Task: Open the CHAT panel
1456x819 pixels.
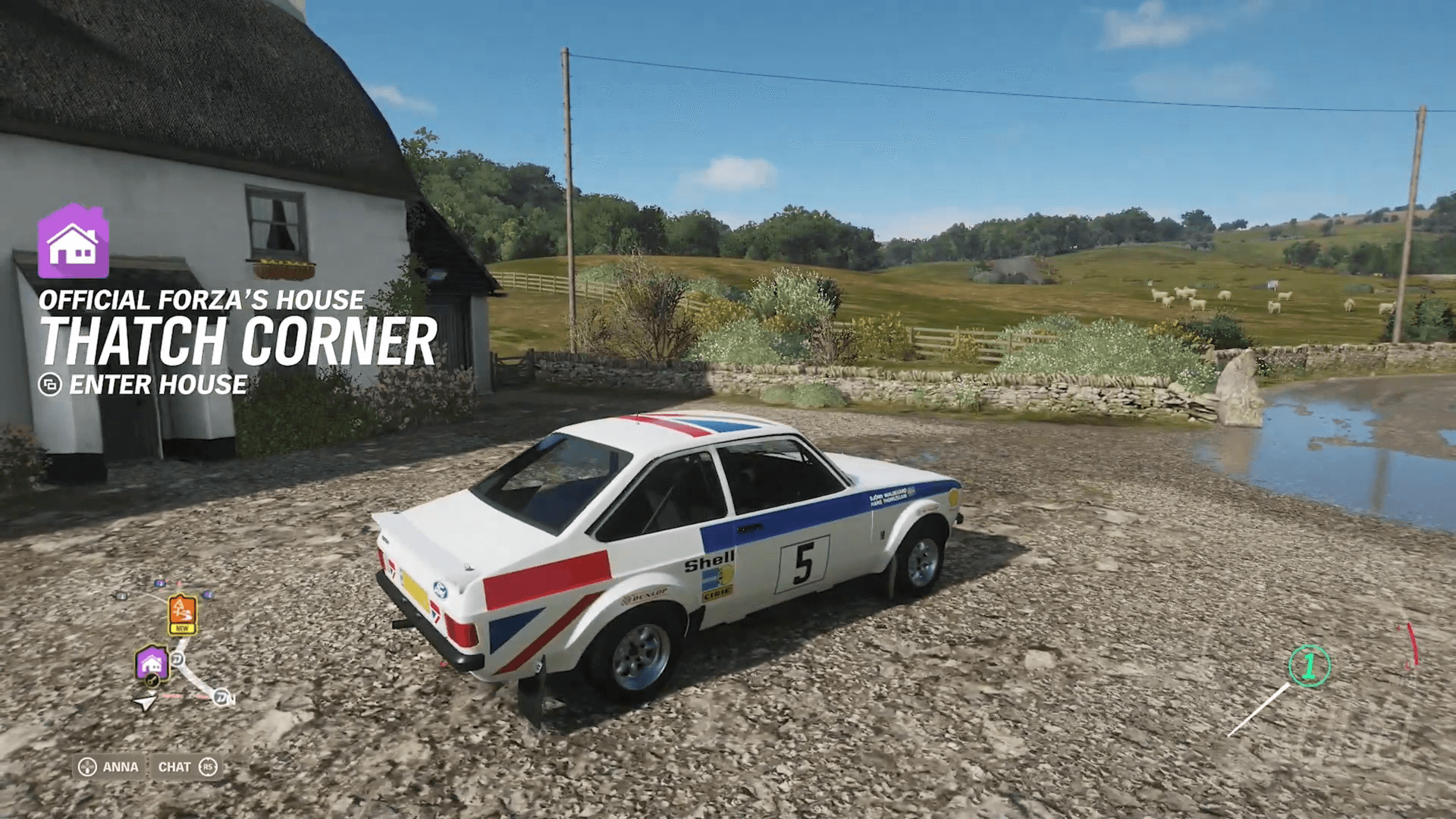Action: tap(174, 767)
